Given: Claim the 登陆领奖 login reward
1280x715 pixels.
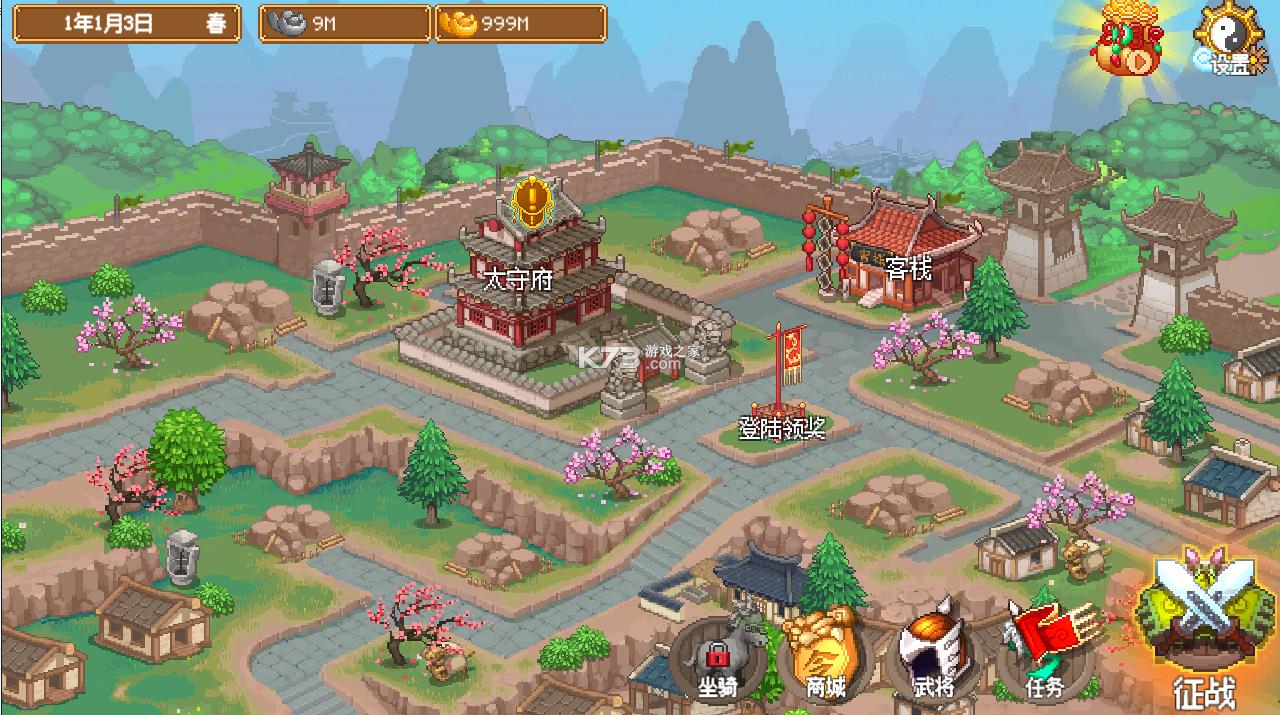Looking at the screenshot, I should click(x=783, y=400).
